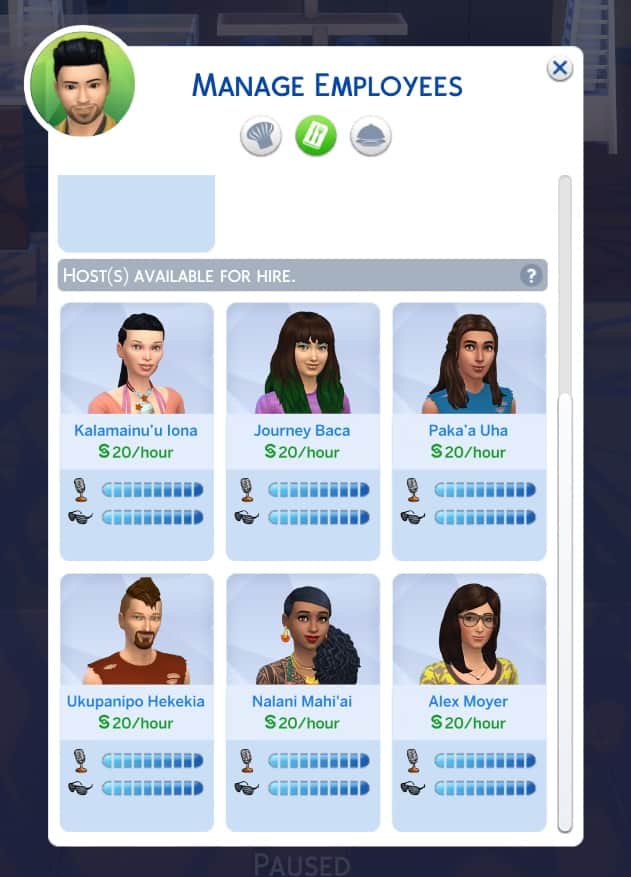Select the green host employees tab
Screen dimensions: 631x877
[x=315, y=135]
